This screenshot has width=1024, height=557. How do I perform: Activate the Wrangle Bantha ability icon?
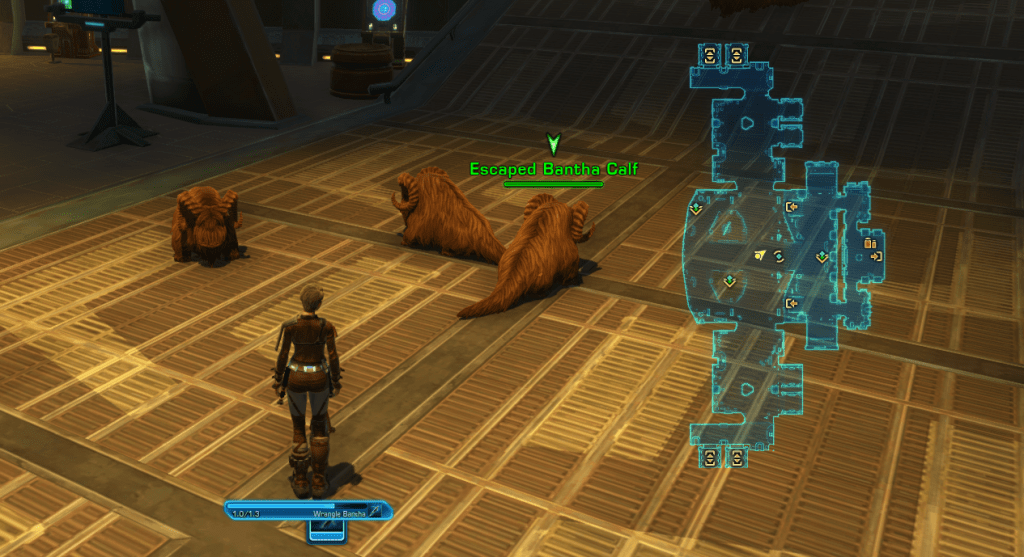[x=375, y=511]
